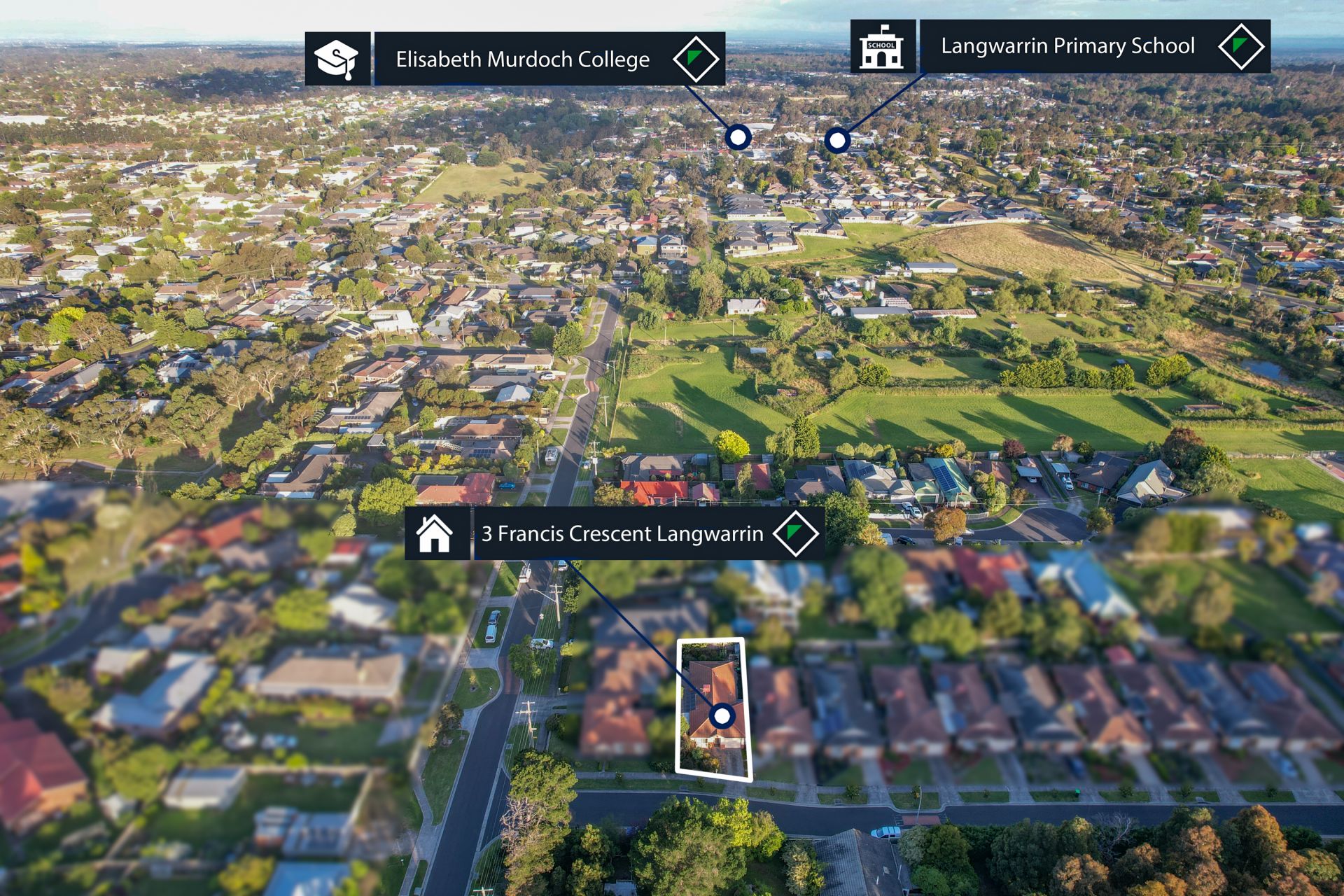Choose the Langwarrin Primary School marker dot

(836, 141)
